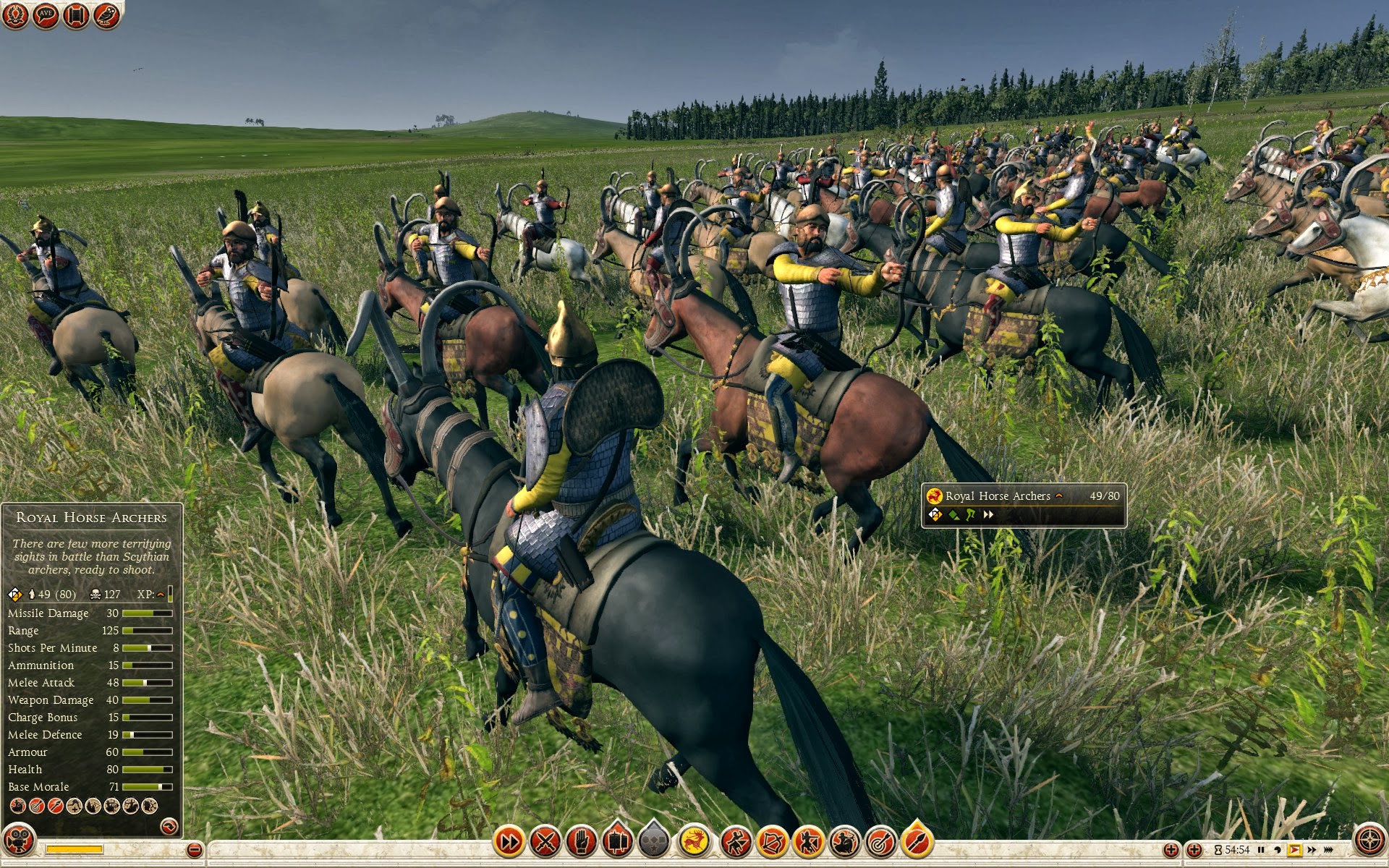Select the yellow stag unit emblem

(694, 841)
